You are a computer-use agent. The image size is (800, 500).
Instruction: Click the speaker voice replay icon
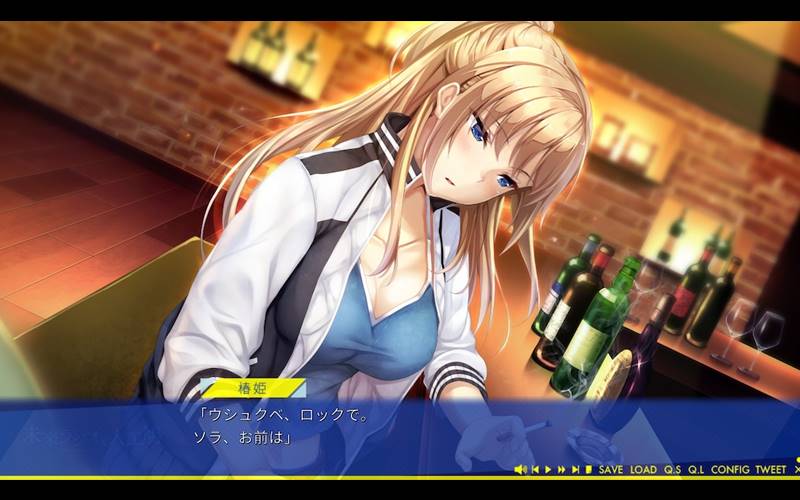520,469
